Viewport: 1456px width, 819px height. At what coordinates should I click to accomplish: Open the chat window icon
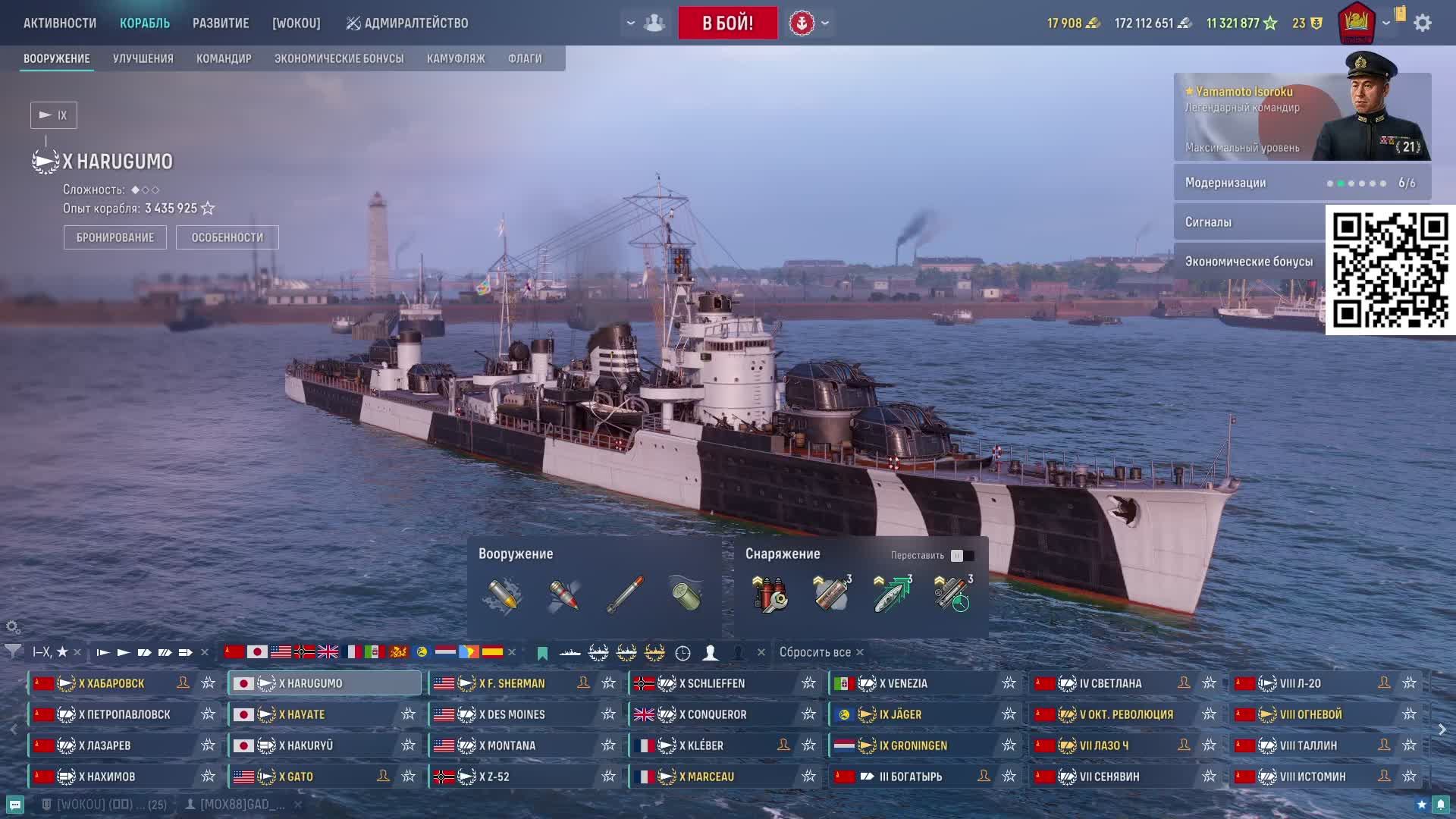[x=15, y=805]
